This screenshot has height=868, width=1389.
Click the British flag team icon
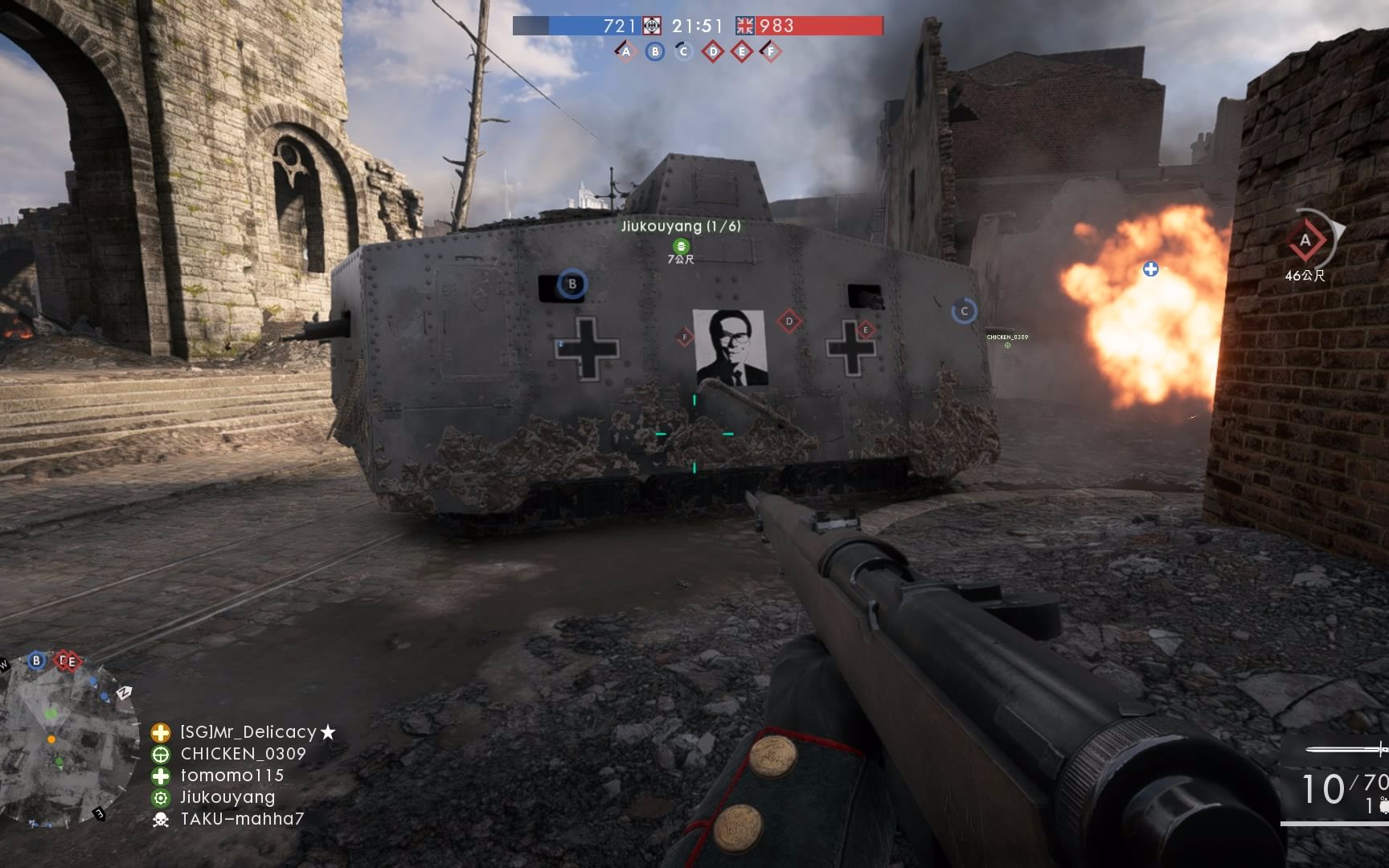[x=745, y=26]
